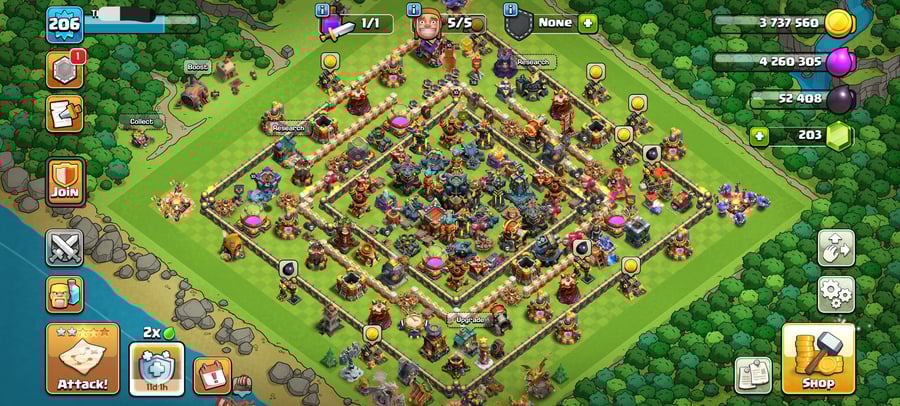Open the crossed swords battle log button
900x406 pixels.
click(x=65, y=248)
